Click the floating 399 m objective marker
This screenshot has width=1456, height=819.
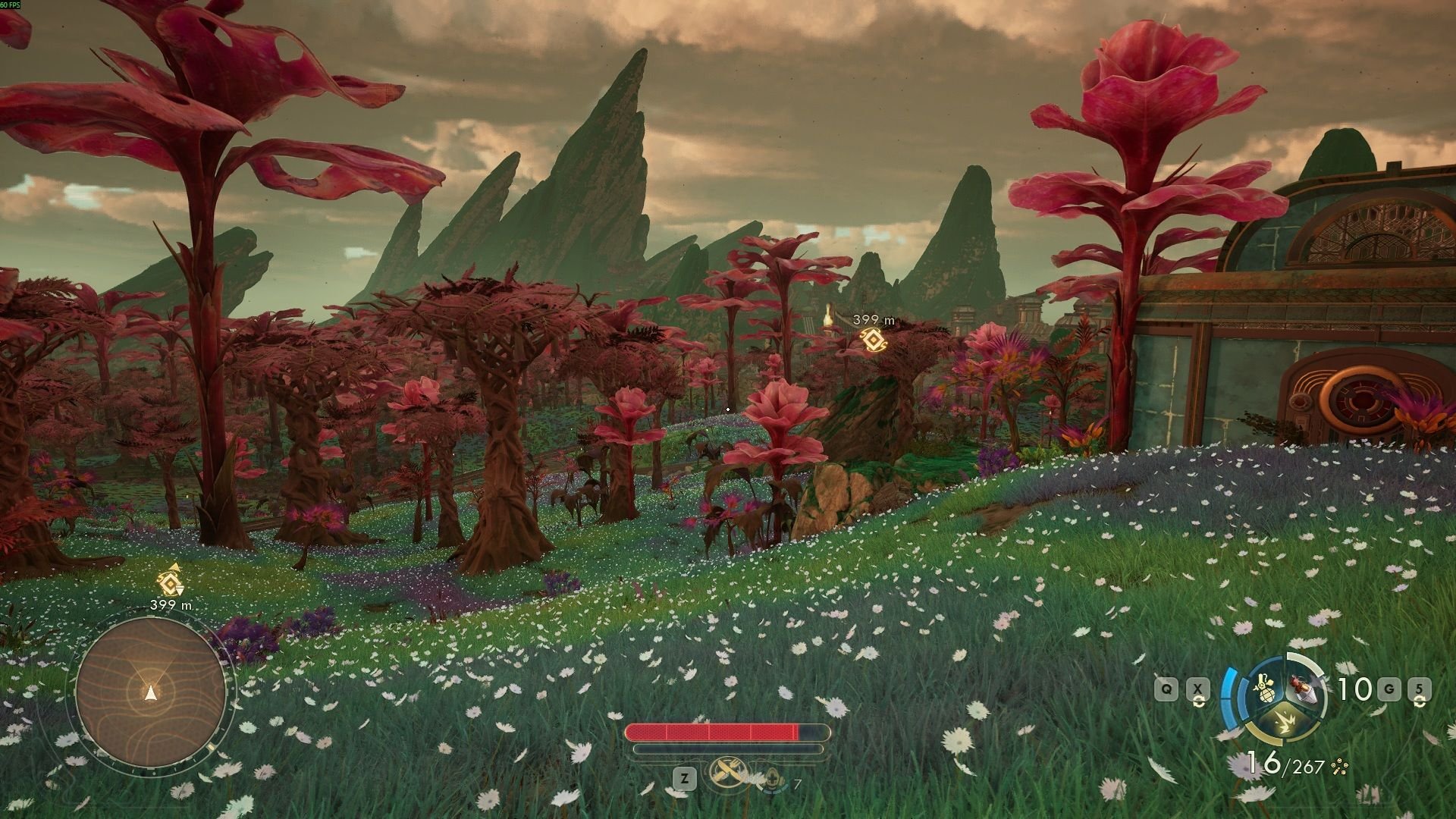(872, 339)
